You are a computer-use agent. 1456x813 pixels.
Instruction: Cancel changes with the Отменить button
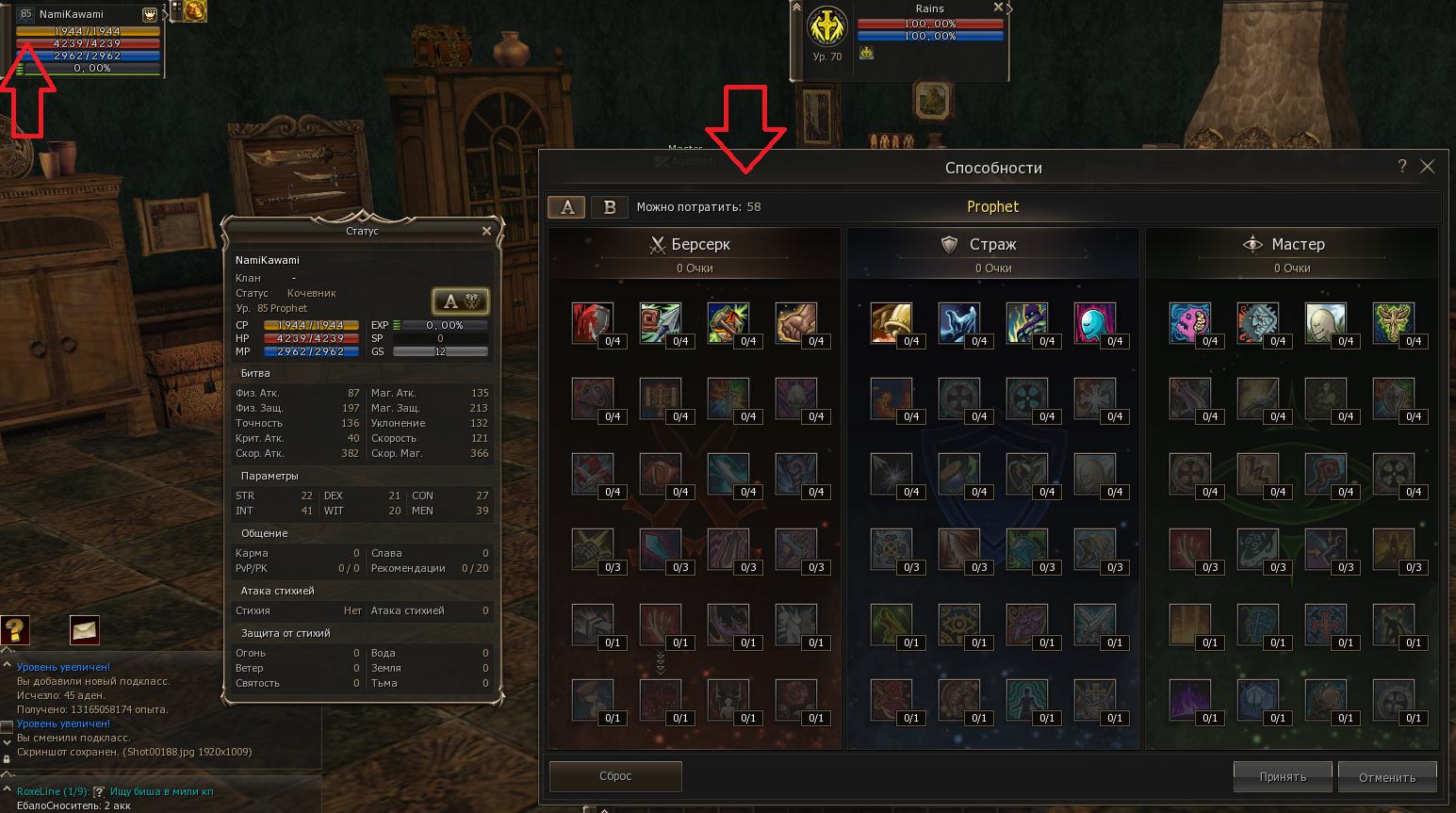1387,777
